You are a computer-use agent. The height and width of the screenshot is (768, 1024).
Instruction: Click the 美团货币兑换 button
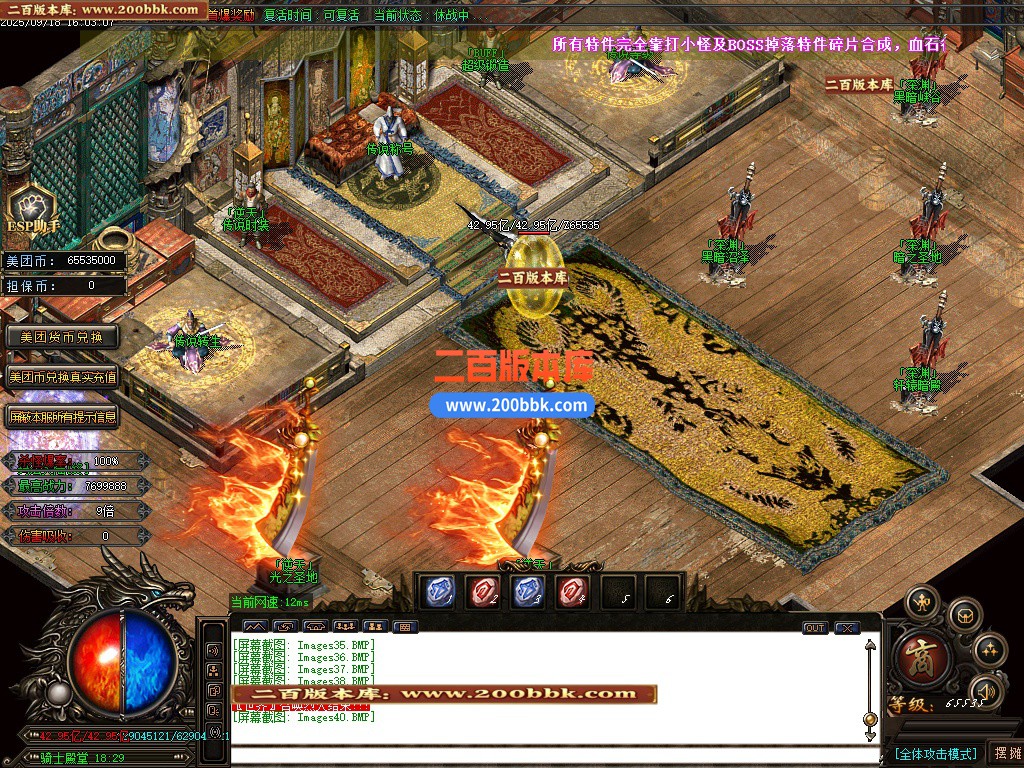[62, 337]
